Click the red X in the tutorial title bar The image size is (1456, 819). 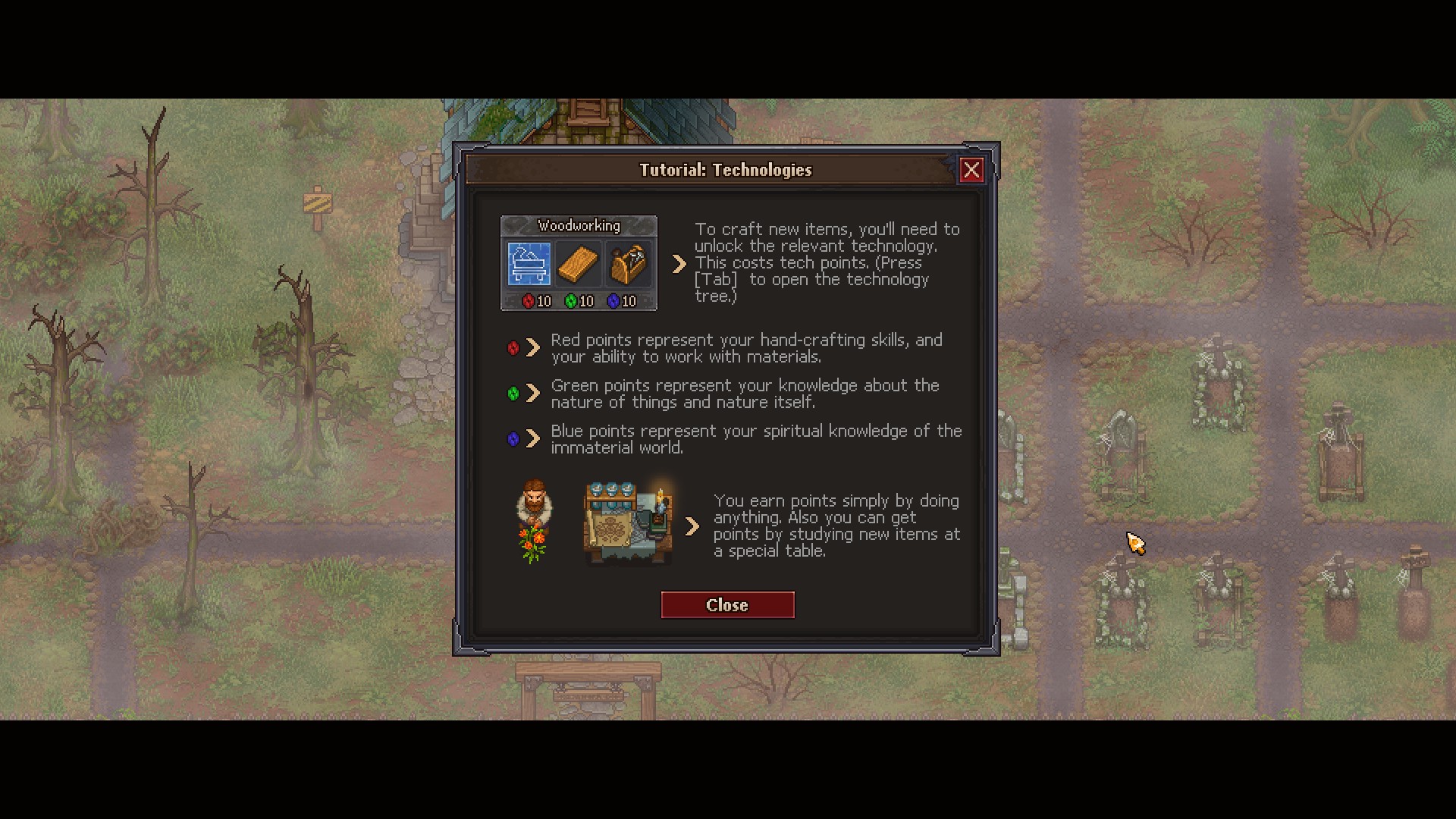pos(971,170)
